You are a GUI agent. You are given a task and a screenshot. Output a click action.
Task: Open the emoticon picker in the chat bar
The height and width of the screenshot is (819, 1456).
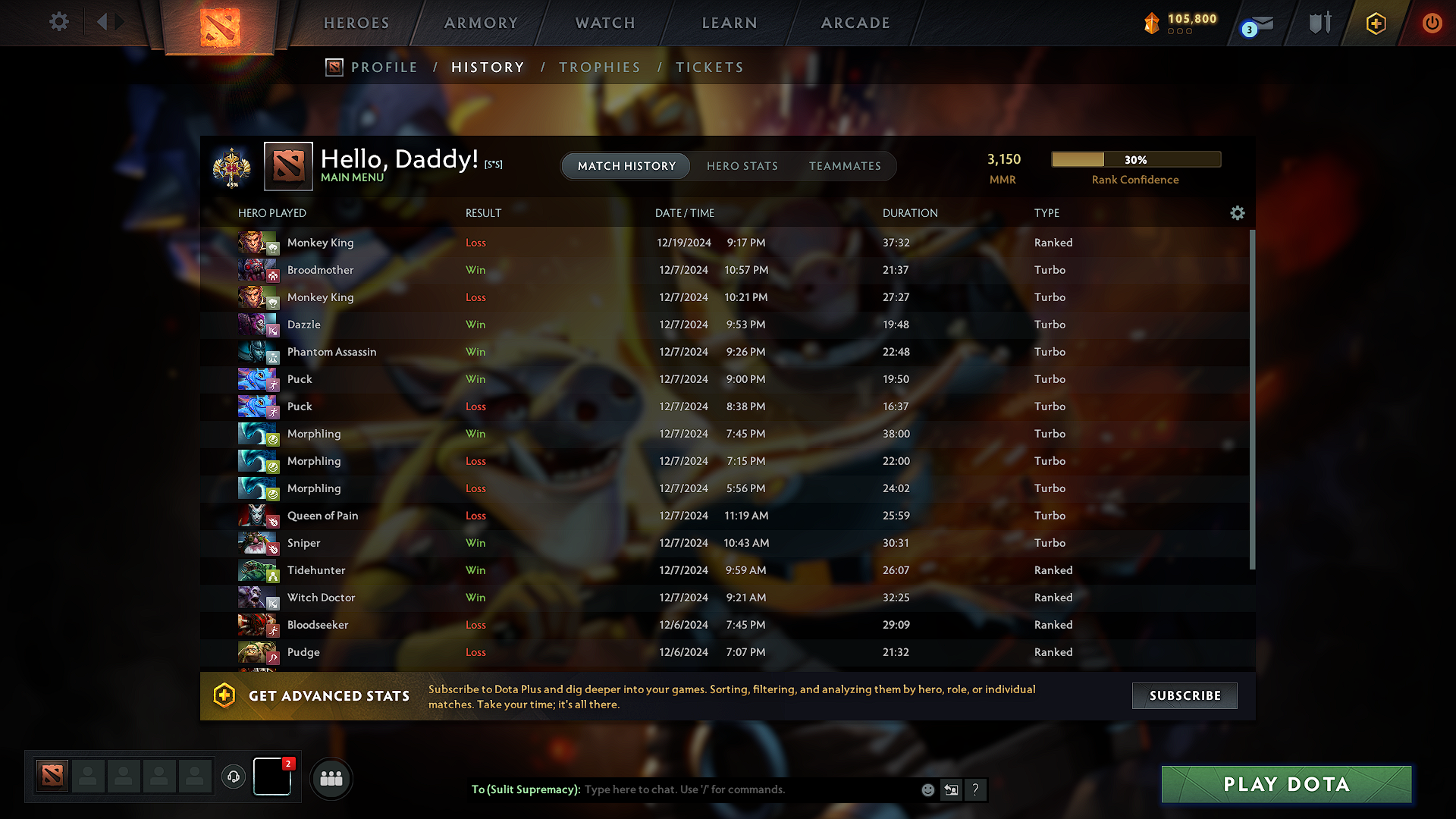(x=927, y=789)
